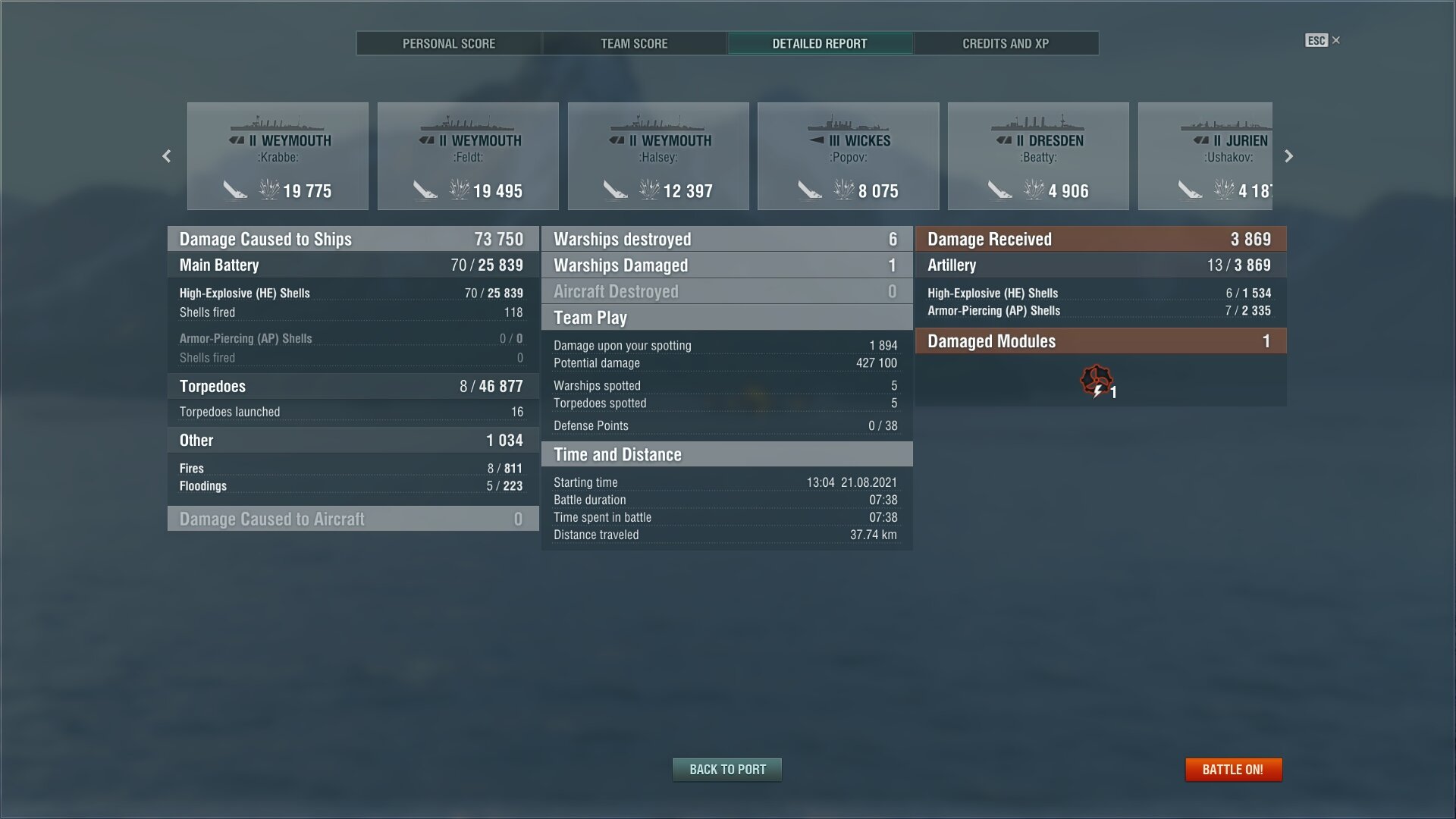Choose Feldt's Weymouth ship card
This screenshot has width=1456, height=819.
click(468, 156)
